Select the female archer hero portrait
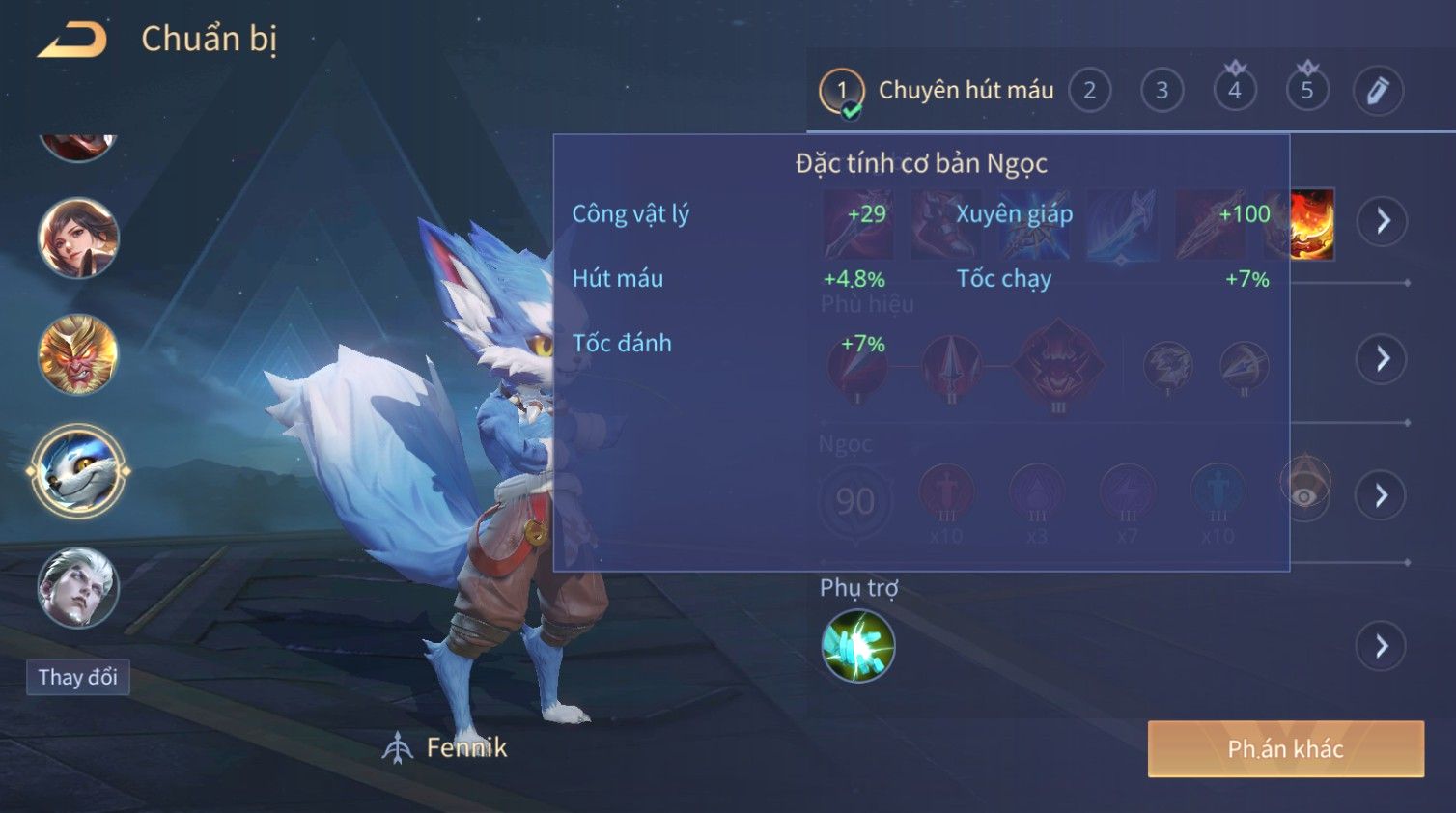 click(78, 238)
